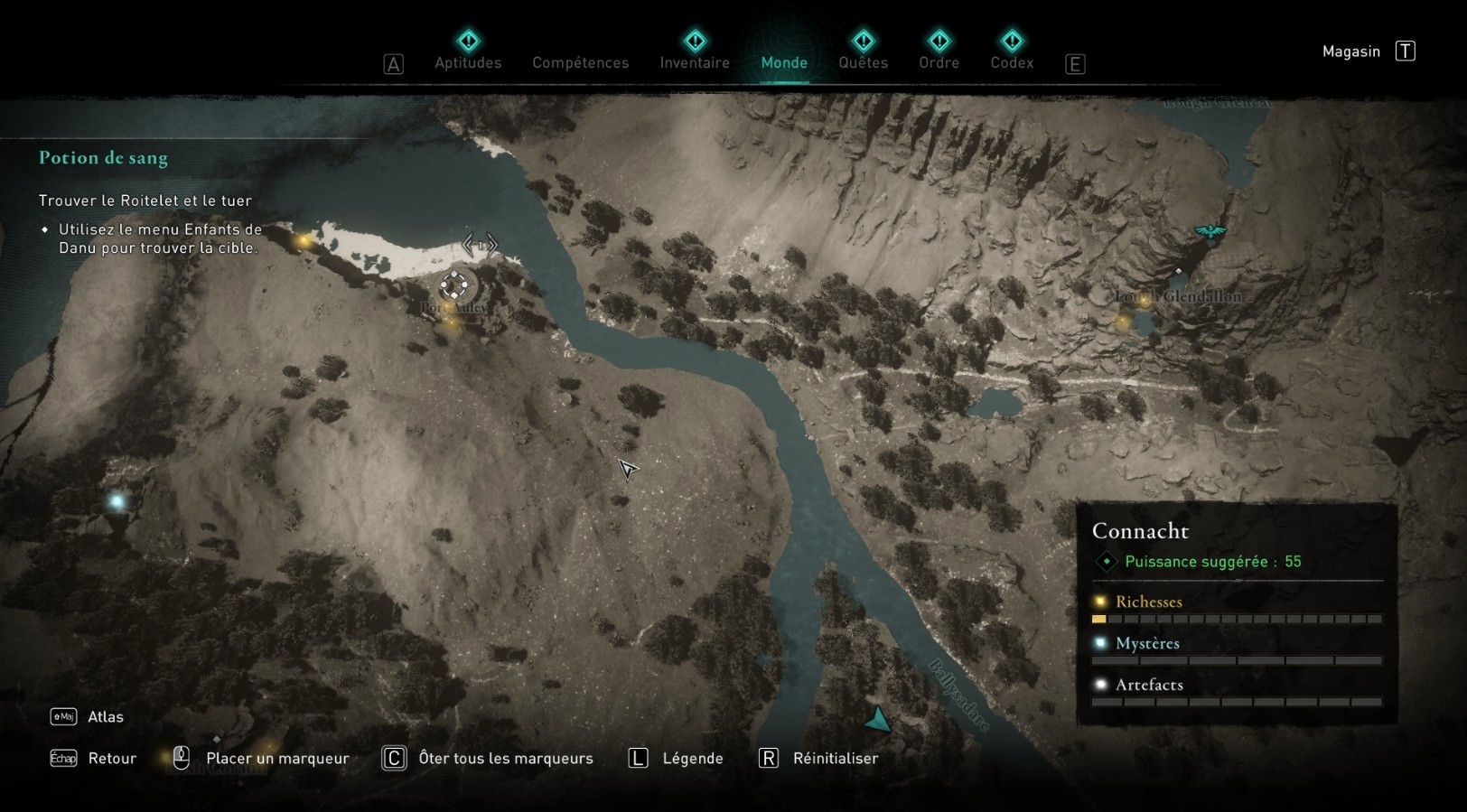The height and width of the screenshot is (812, 1467).
Task: Select the Inventaire icon
Action: click(x=694, y=40)
